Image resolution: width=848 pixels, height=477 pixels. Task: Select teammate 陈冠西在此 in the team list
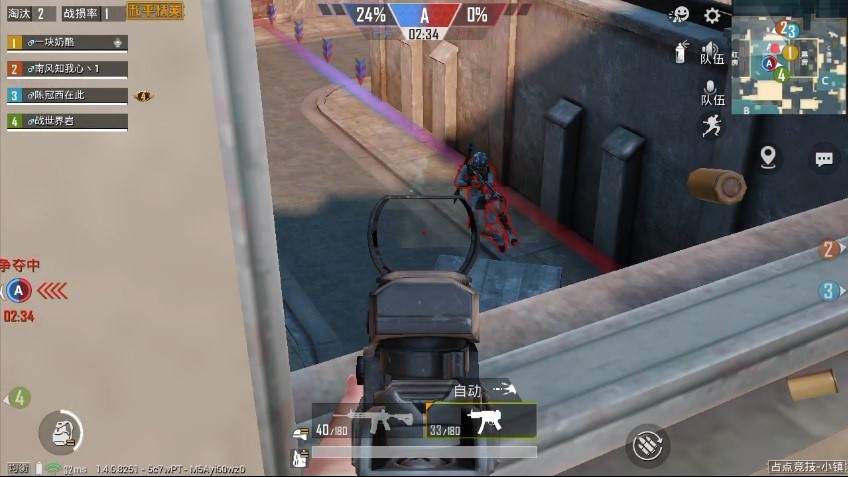click(x=67, y=95)
